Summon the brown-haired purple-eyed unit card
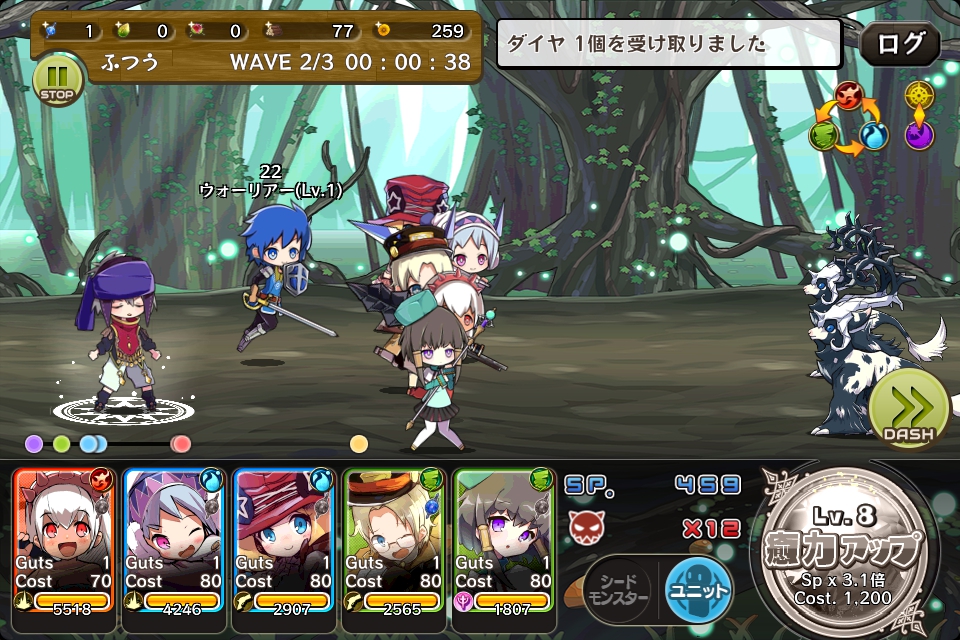 coord(505,540)
